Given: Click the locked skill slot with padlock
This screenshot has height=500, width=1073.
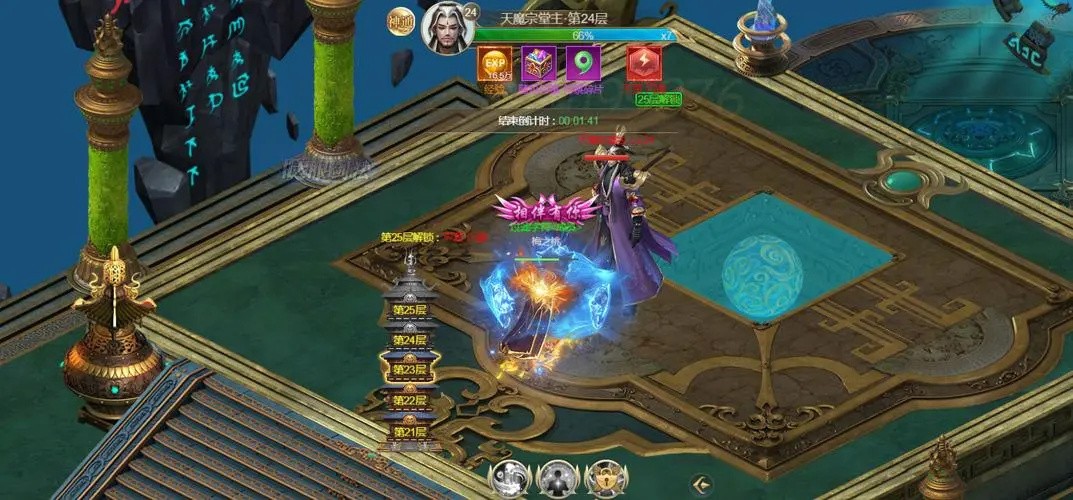Looking at the screenshot, I should point(604,480).
